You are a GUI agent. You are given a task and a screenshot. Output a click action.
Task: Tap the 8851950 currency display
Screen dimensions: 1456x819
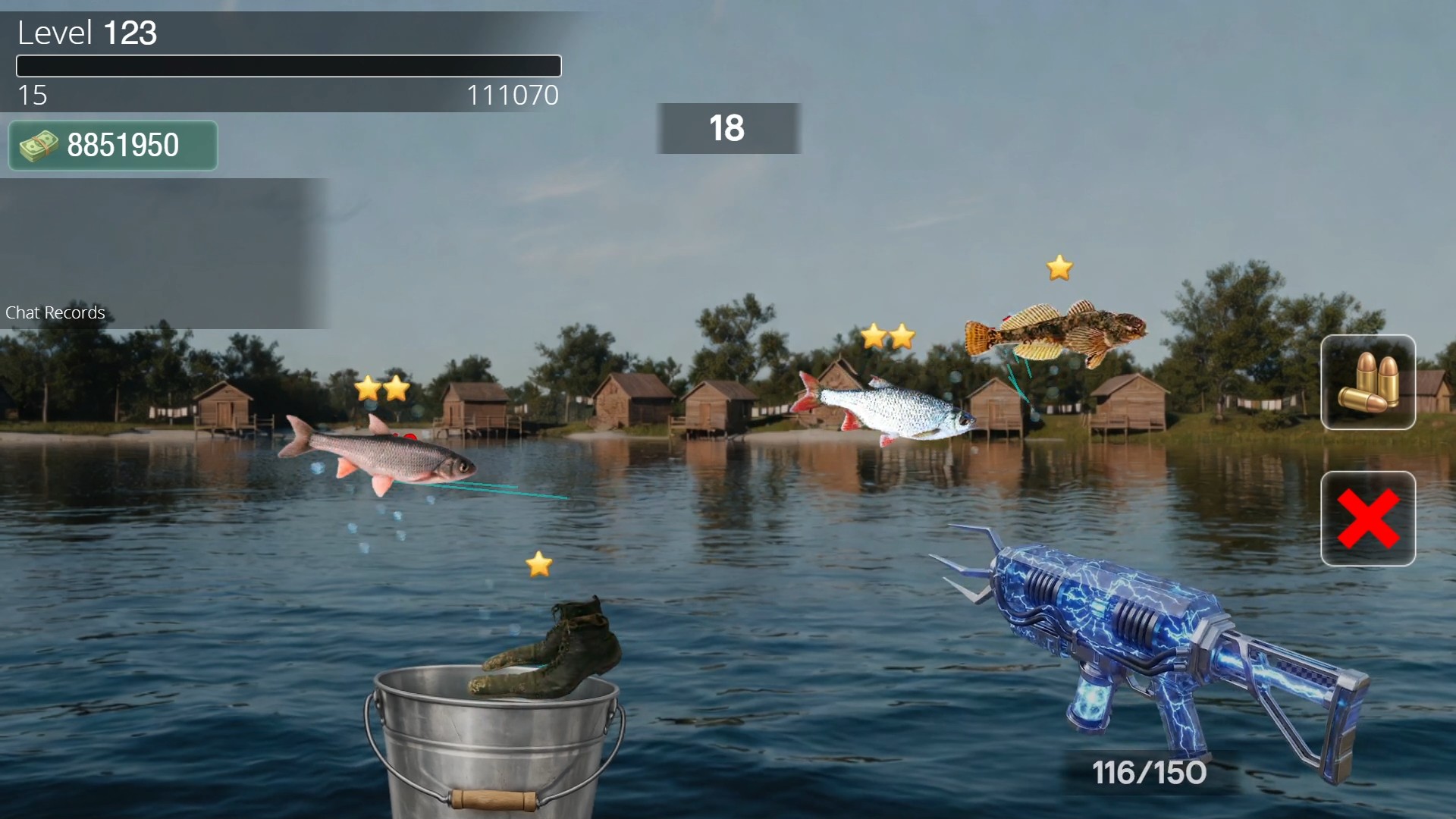(112, 145)
